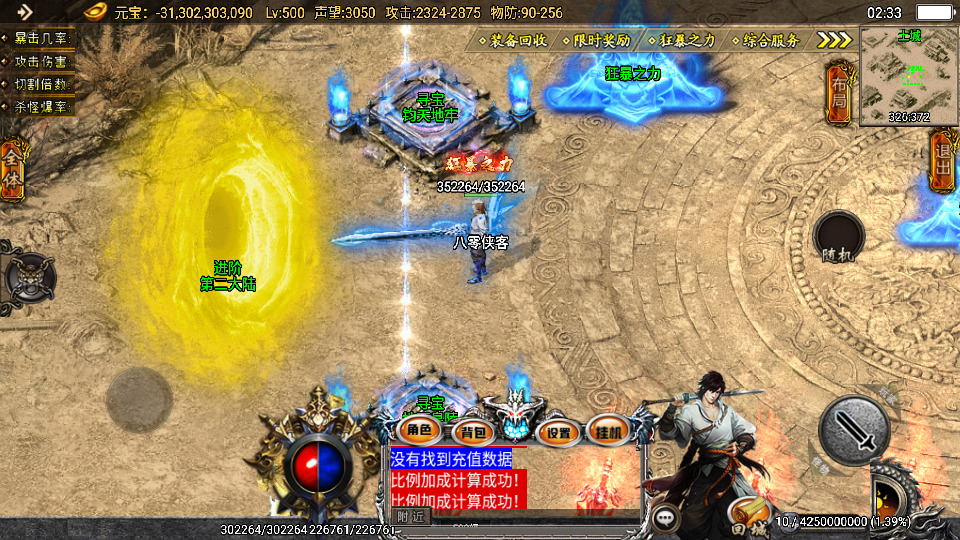Viewport: 960px width, 540px height.
Task: Open the 设置 settings menu
Action: (x=559, y=432)
